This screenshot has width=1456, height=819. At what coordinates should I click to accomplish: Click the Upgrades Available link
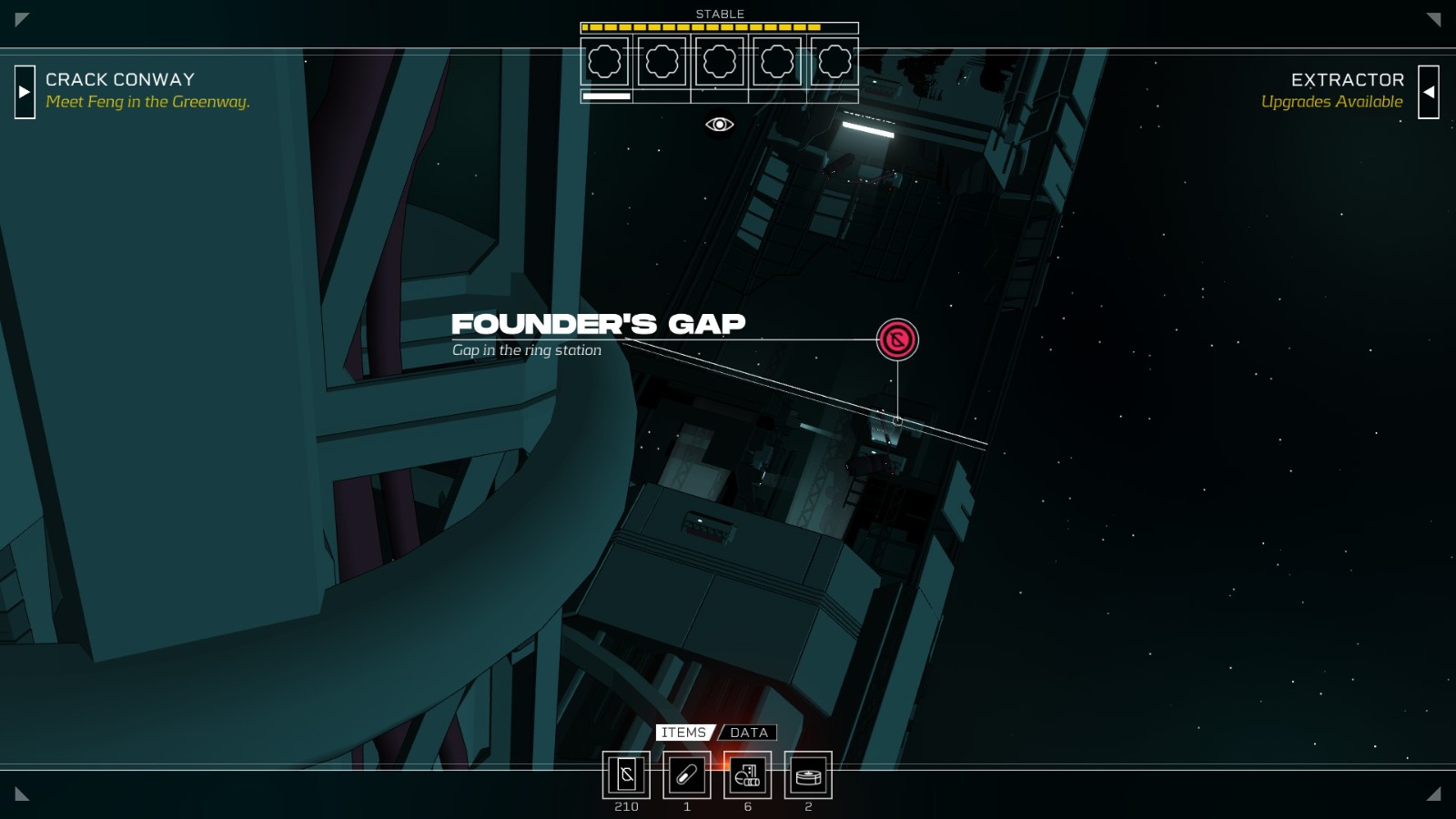point(1332,102)
